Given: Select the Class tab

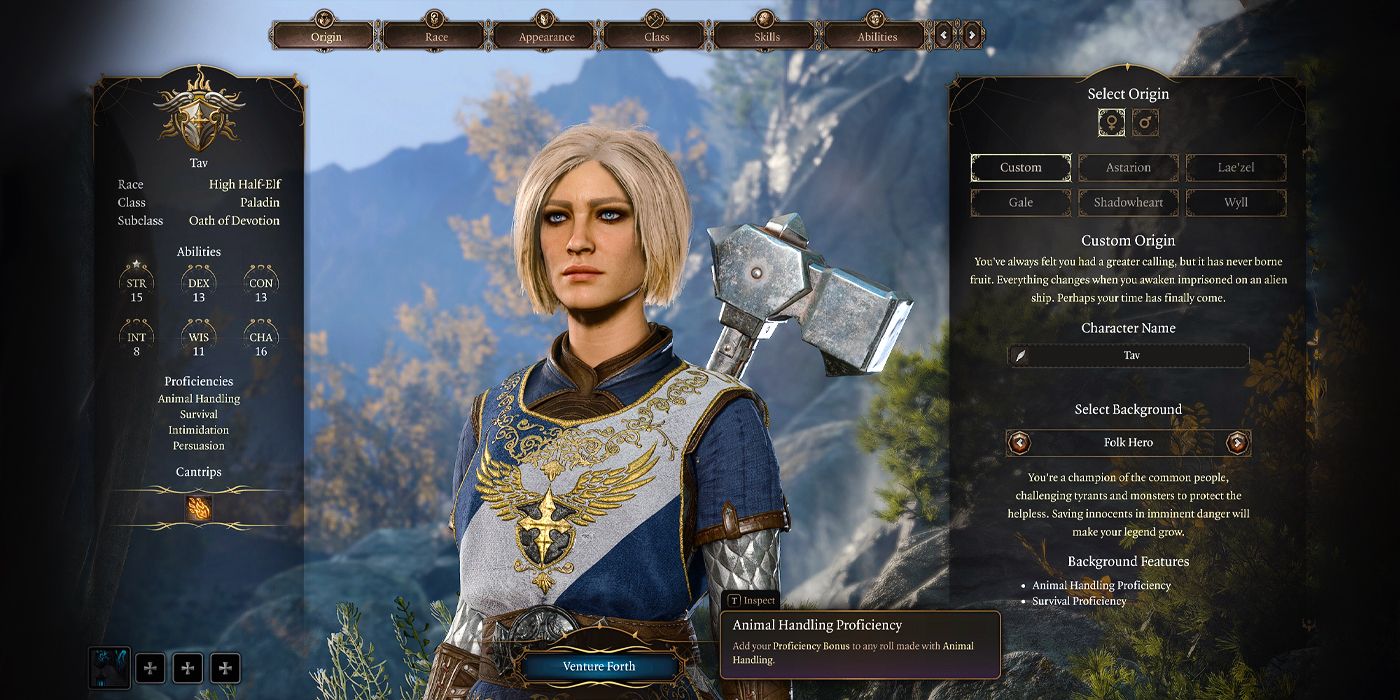Looking at the screenshot, I should click(x=656, y=36).
